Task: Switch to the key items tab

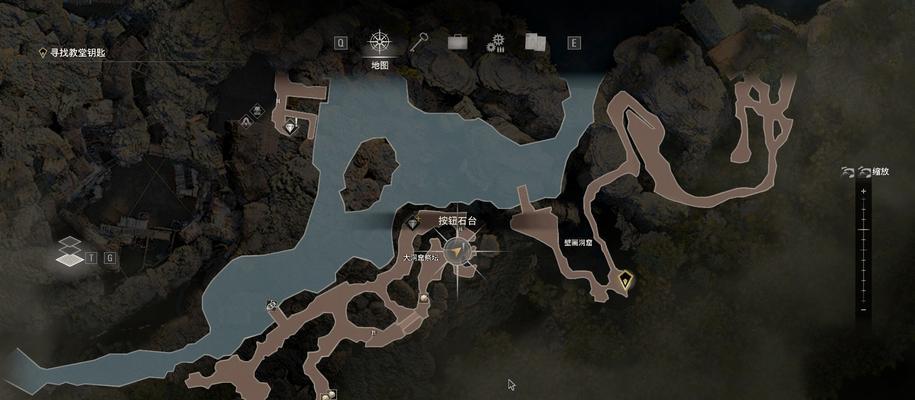Action: pos(421,42)
